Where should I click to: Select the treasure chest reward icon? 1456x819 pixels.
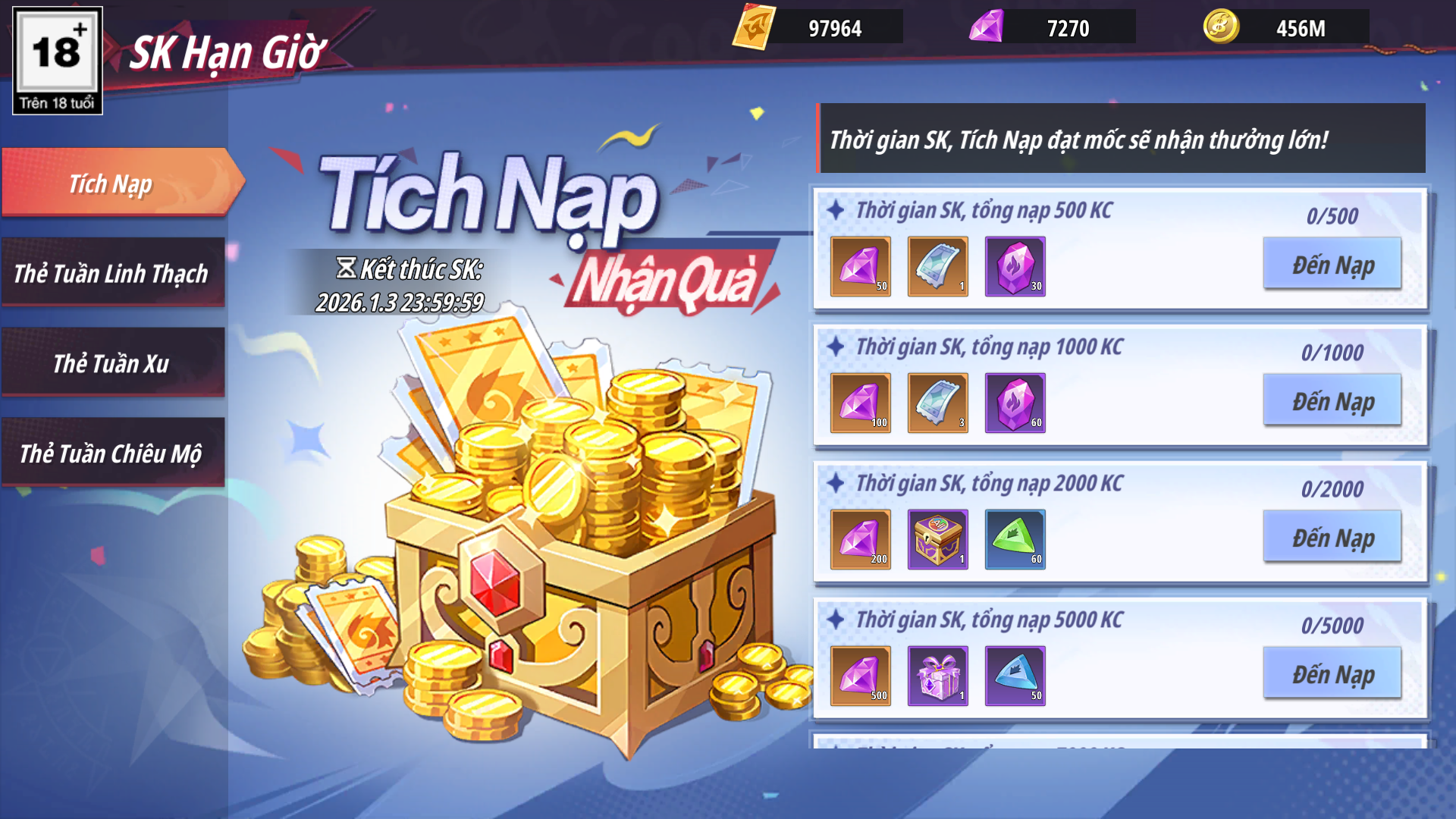pos(937,539)
